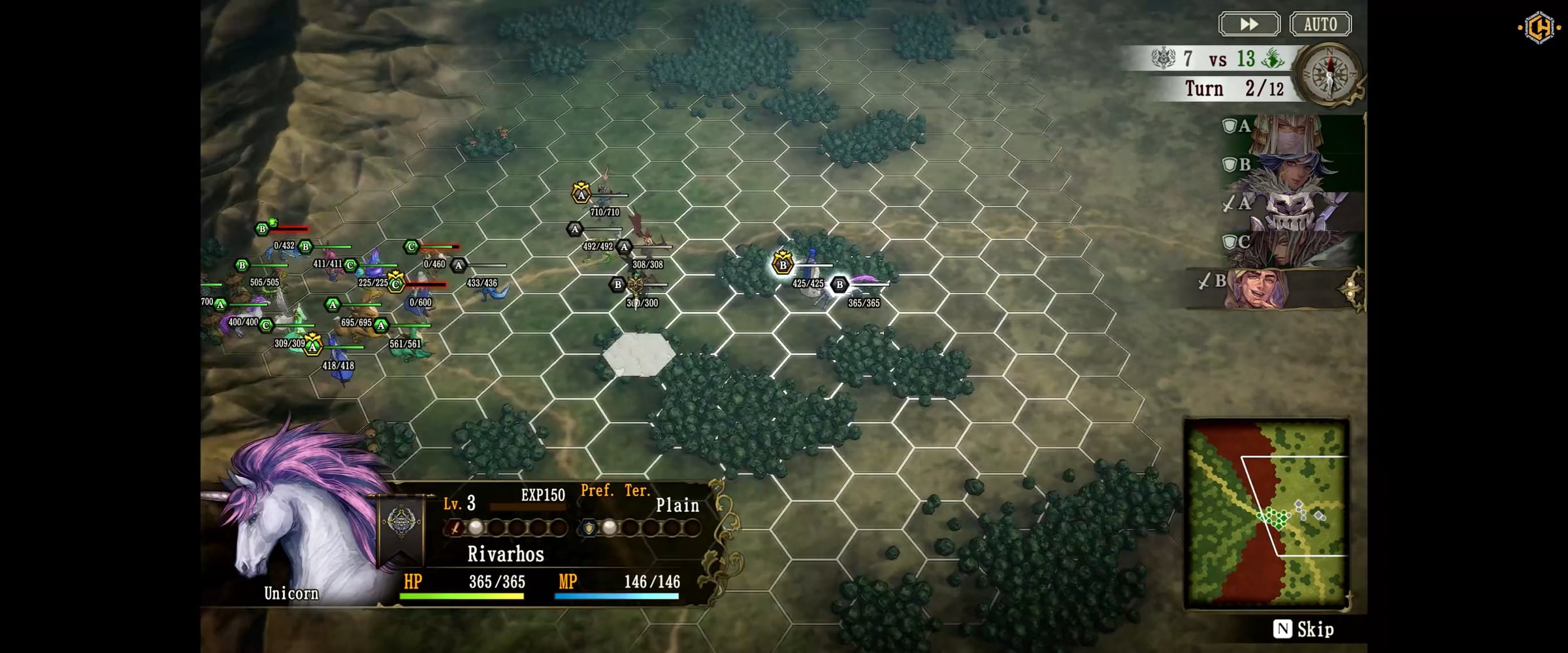Choose the blue-haired shield B portrait
1568x653 pixels.
coord(1290,171)
